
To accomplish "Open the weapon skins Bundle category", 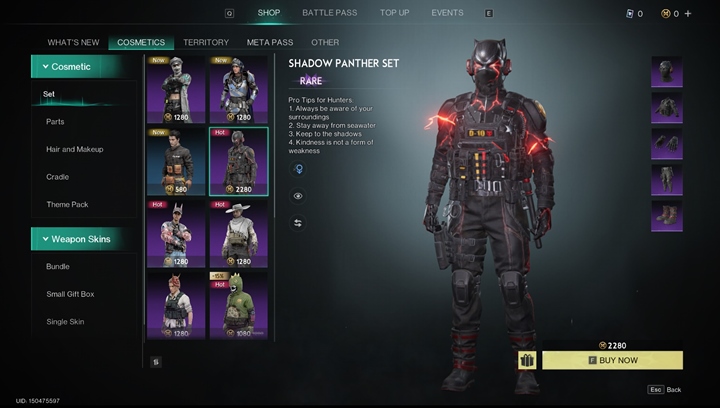I will coord(58,267).
